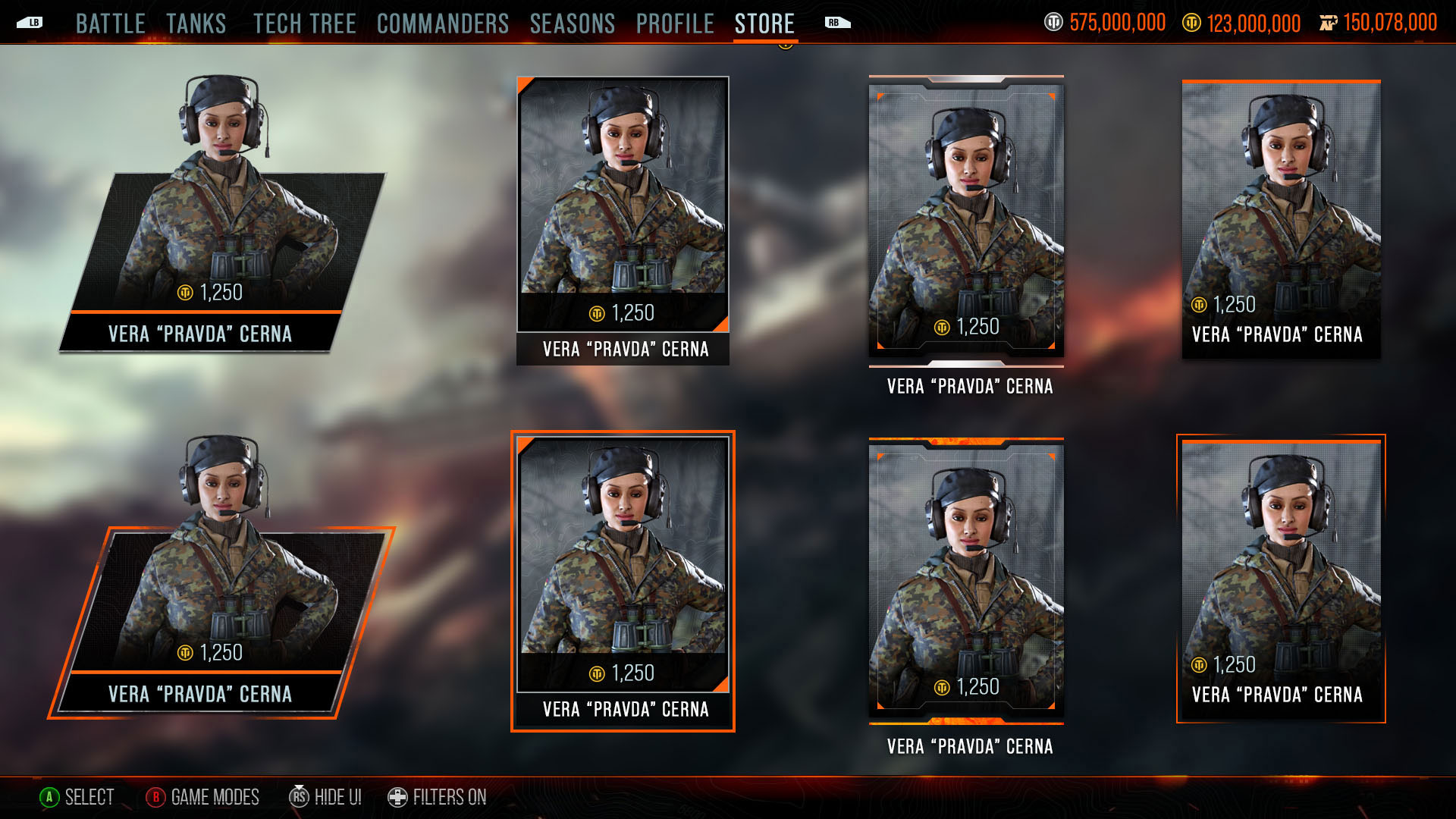Switch to the Seasons tab
Screen dimensions: 1456x819
pyautogui.click(x=572, y=24)
